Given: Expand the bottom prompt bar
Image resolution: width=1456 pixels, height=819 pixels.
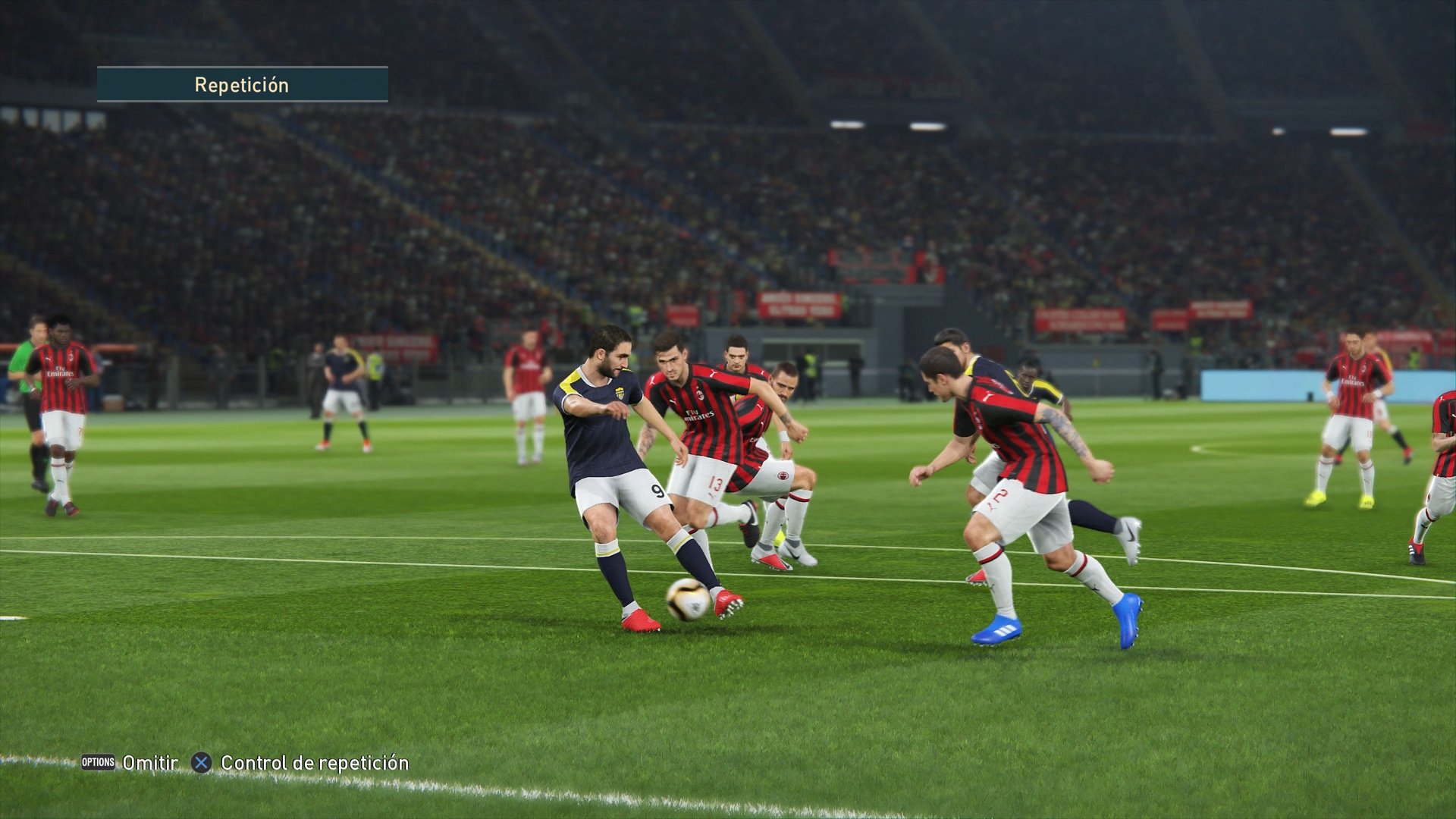Looking at the screenshot, I should (243, 764).
